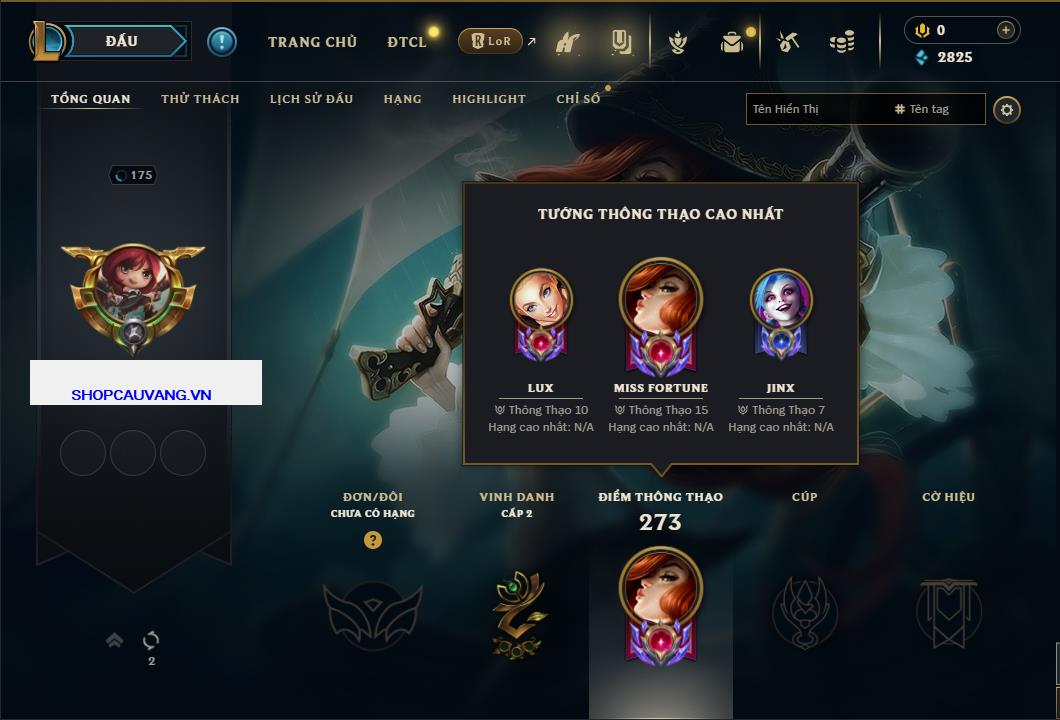Screen dimensions: 1060x720
Task: Open the TRANG CHỦ home page
Action: click(x=312, y=42)
